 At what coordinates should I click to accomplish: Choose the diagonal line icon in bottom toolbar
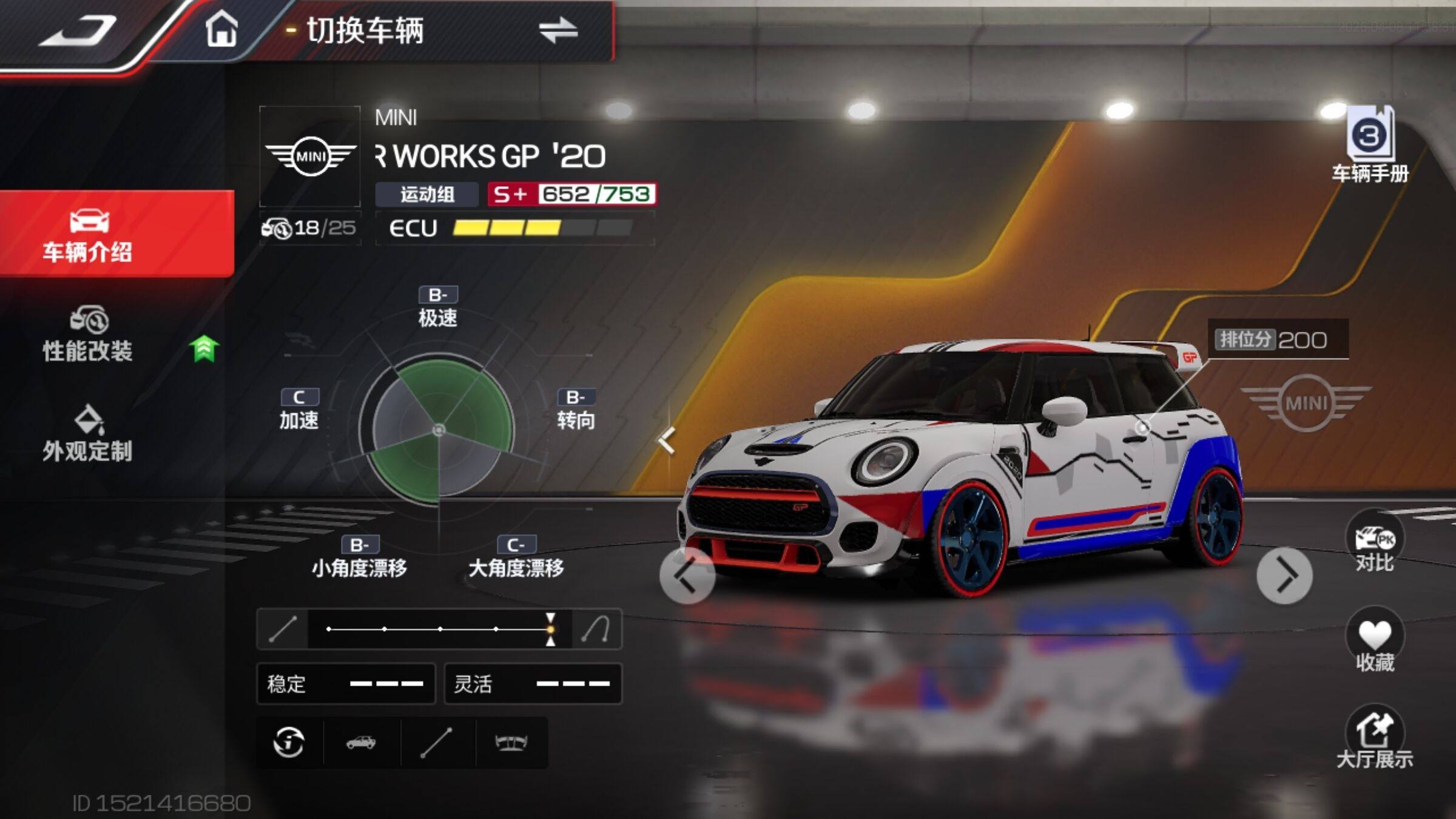436,743
